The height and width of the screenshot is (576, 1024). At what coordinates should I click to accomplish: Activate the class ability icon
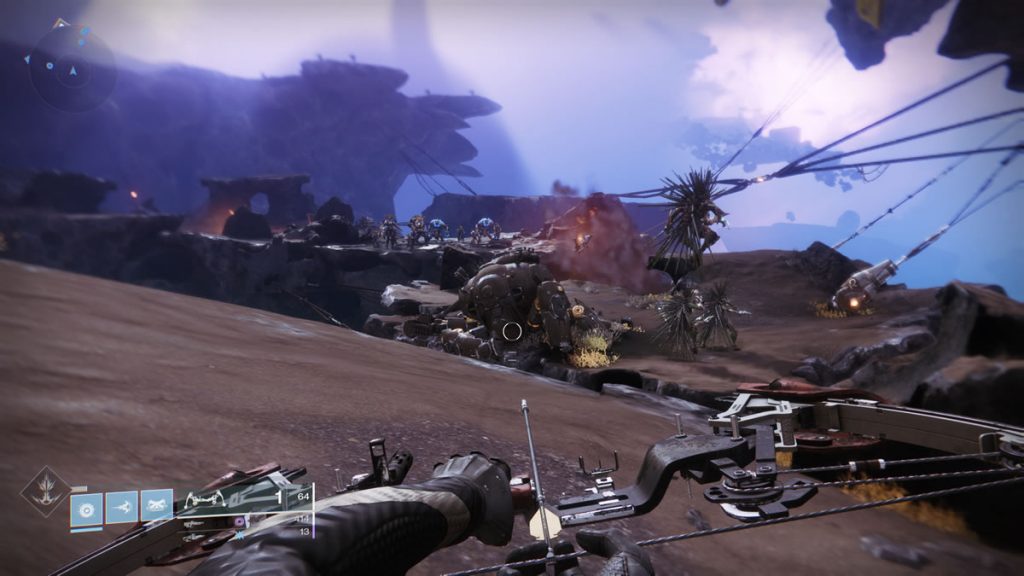click(156, 506)
